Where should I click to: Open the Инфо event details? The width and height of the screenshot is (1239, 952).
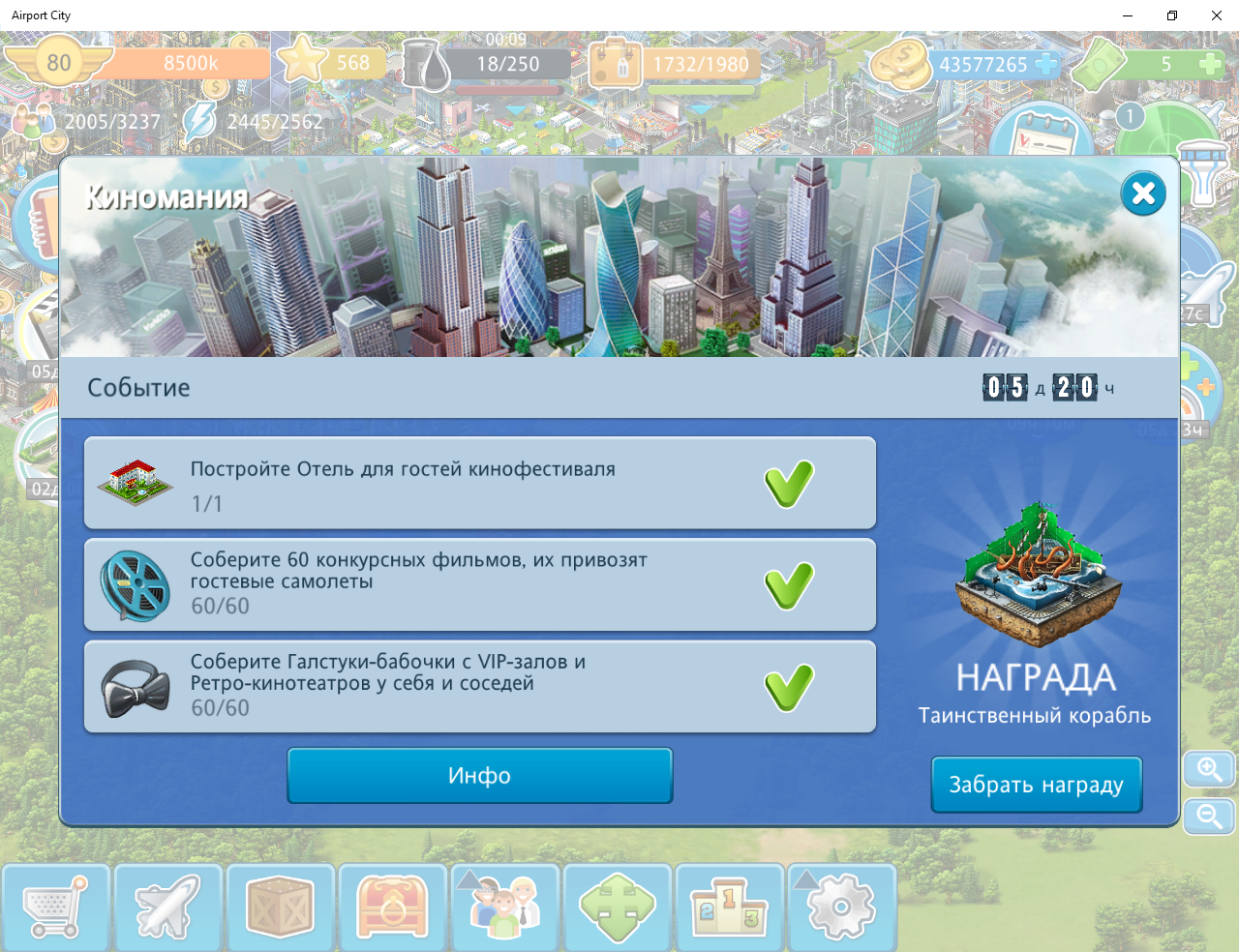pyautogui.click(x=479, y=775)
